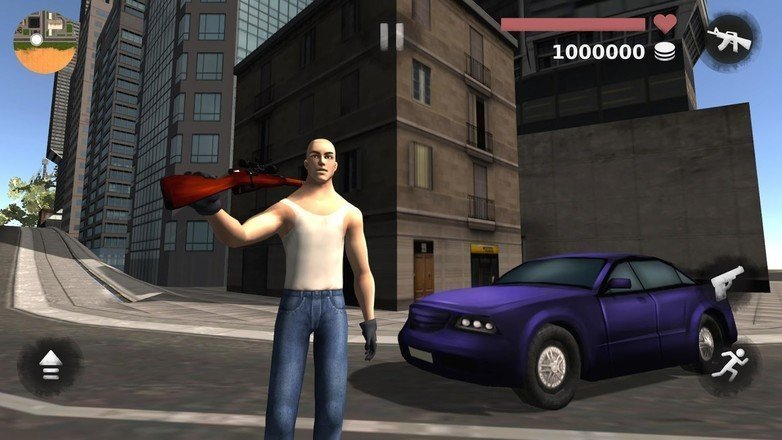This screenshot has height=440, width=782.
Task: Tap the running man sprint button
Action: [728, 366]
